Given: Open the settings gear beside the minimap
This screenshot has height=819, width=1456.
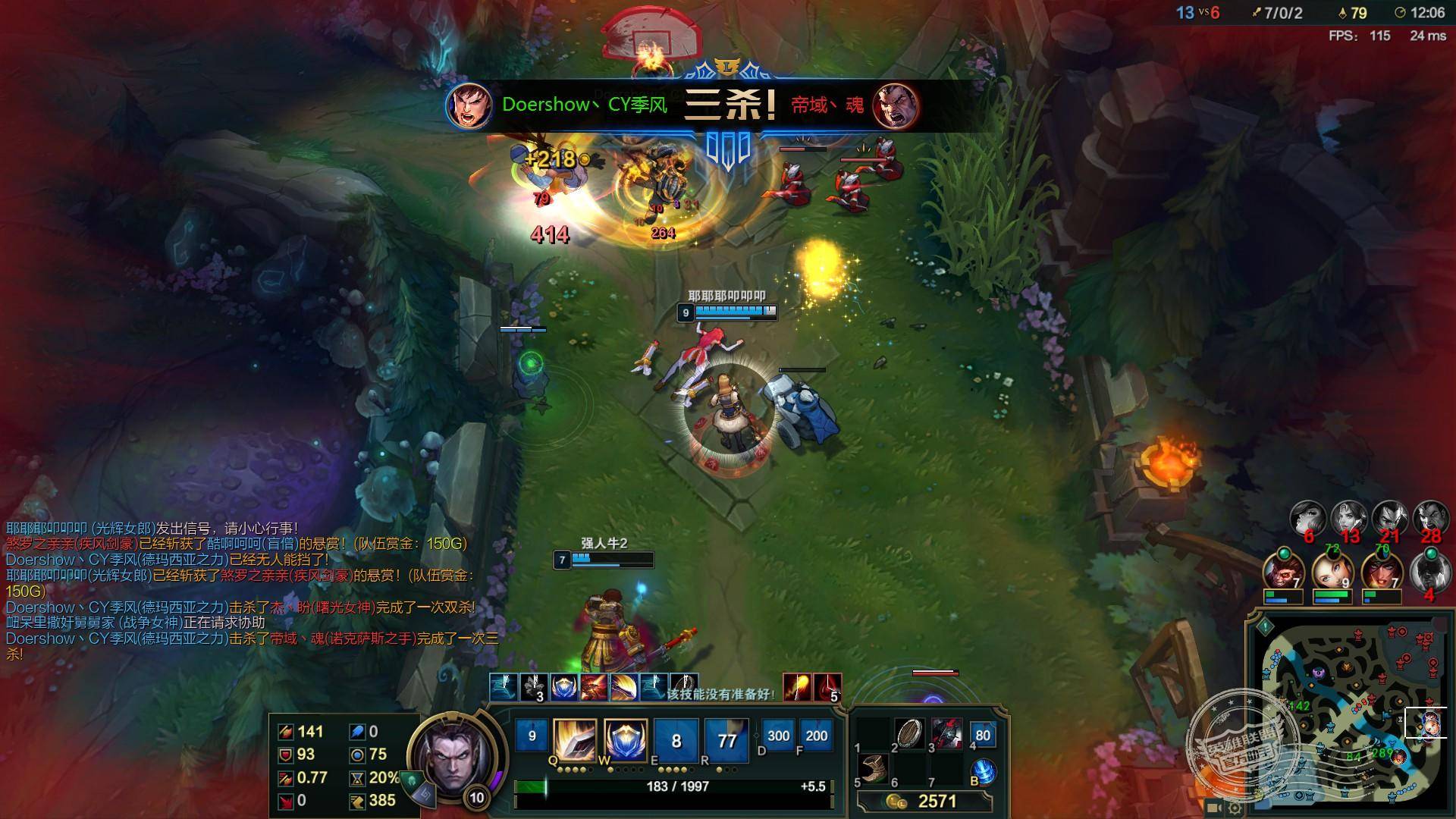Looking at the screenshot, I should (1235, 808).
